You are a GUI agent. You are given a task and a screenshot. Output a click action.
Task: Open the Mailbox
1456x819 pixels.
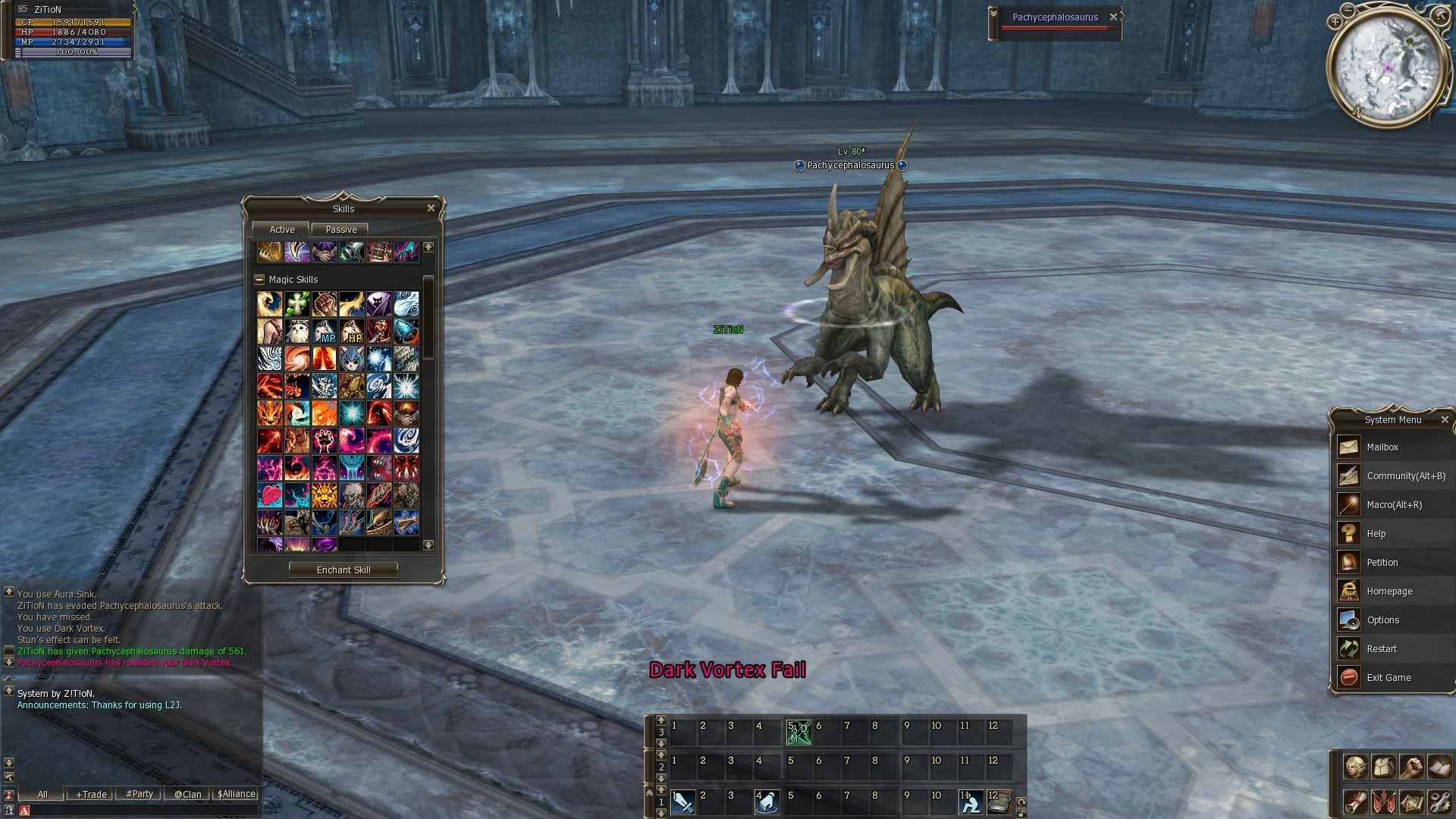click(1382, 447)
